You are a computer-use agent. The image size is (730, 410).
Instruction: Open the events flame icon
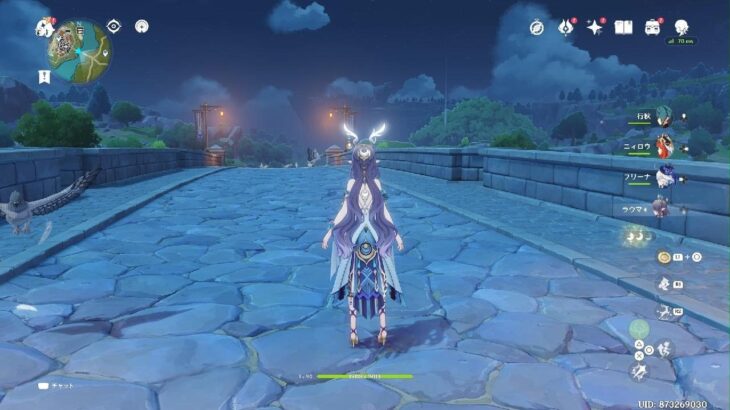[567, 27]
